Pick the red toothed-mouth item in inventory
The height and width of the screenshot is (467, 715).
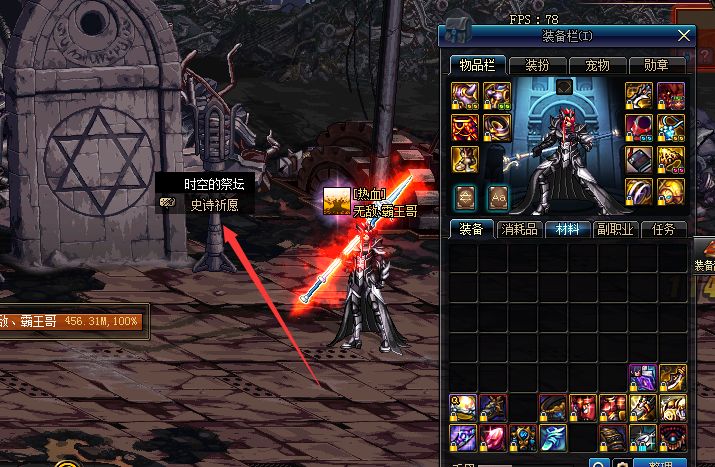(x=671, y=436)
